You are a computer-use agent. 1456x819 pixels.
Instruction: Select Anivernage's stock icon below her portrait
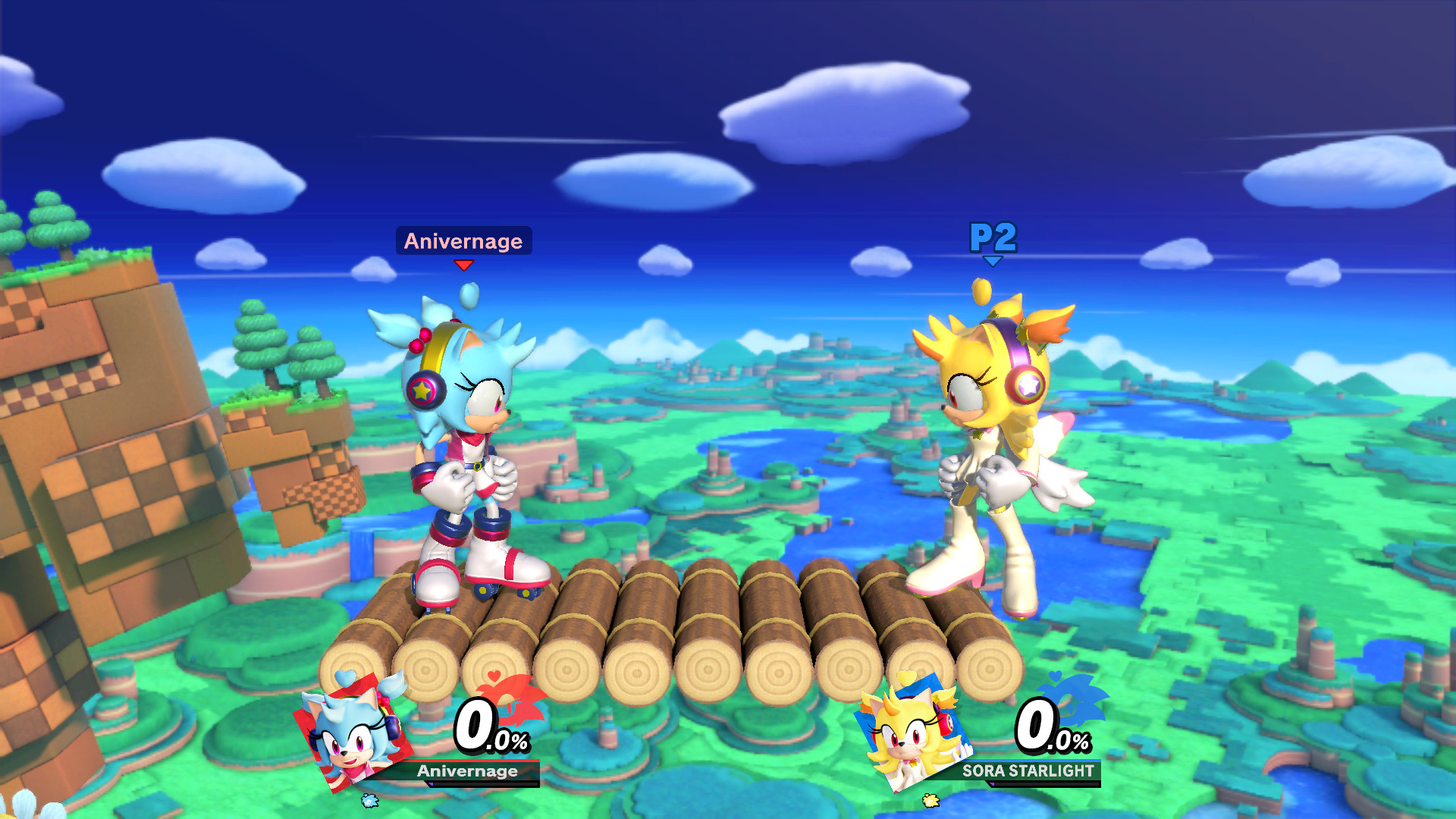(x=369, y=802)
